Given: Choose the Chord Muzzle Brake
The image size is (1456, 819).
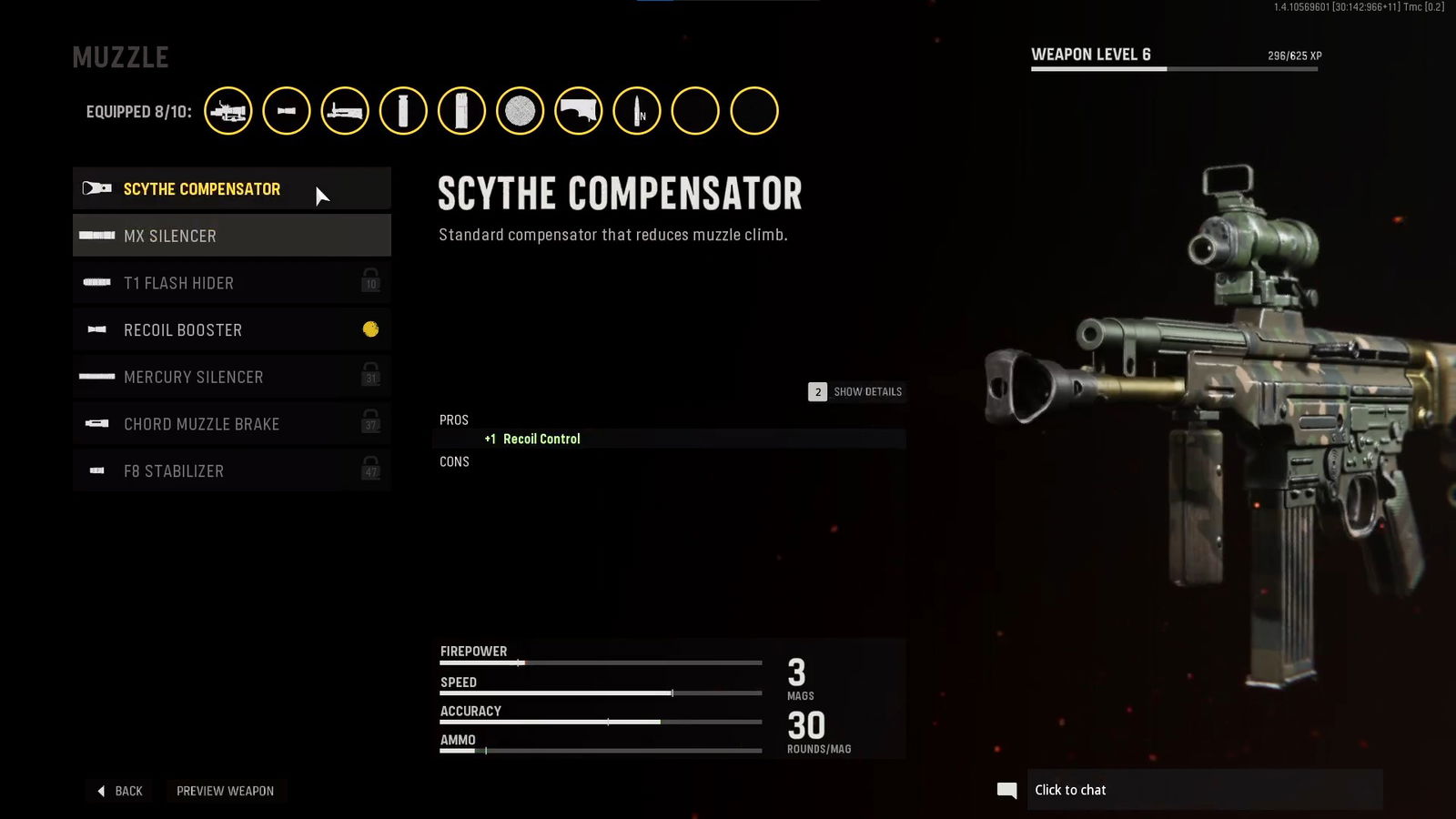Looking at the screenshot, I should coord(231,424).
